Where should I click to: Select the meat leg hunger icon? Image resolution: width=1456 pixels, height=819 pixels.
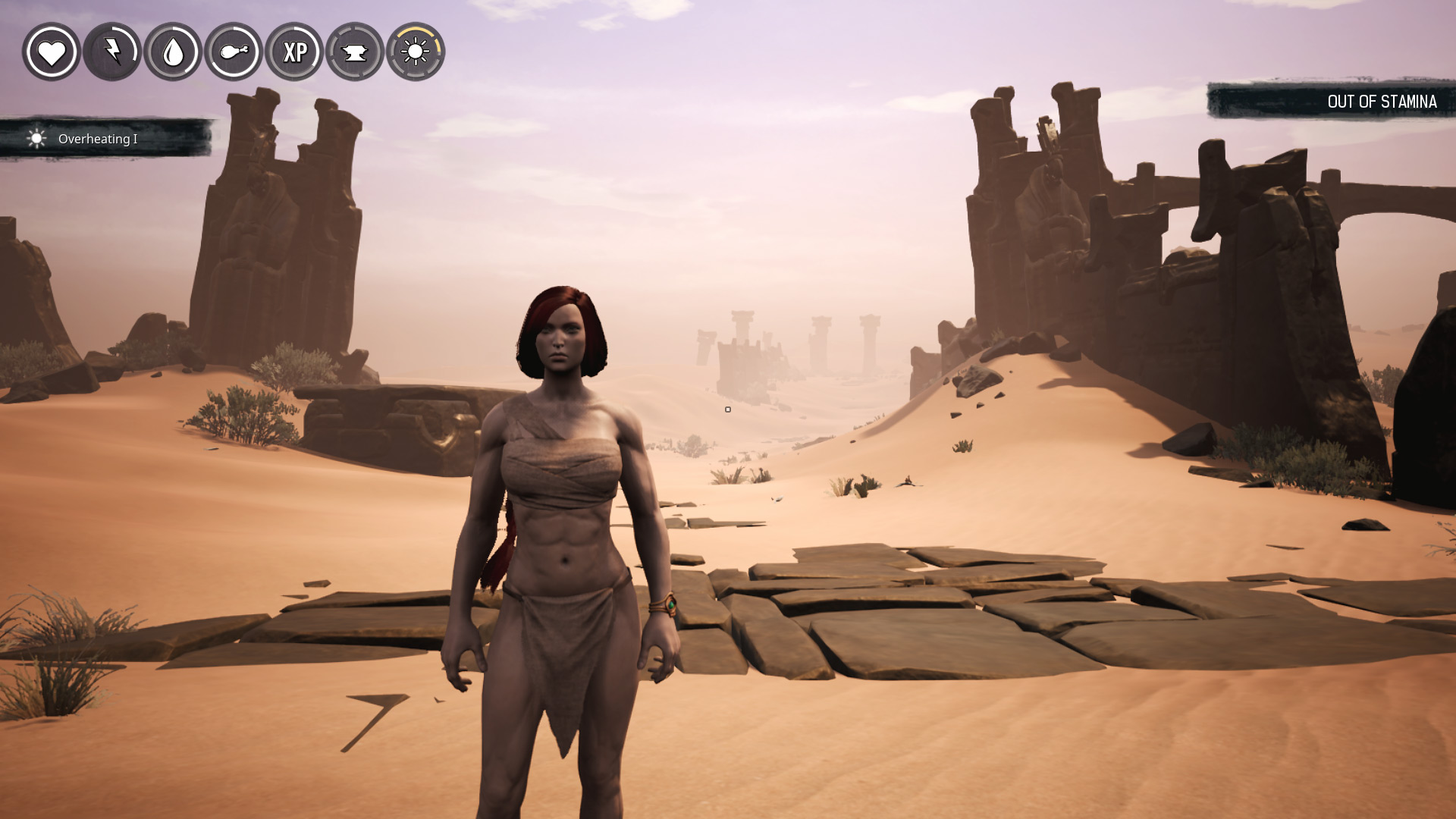coord(234,52)
